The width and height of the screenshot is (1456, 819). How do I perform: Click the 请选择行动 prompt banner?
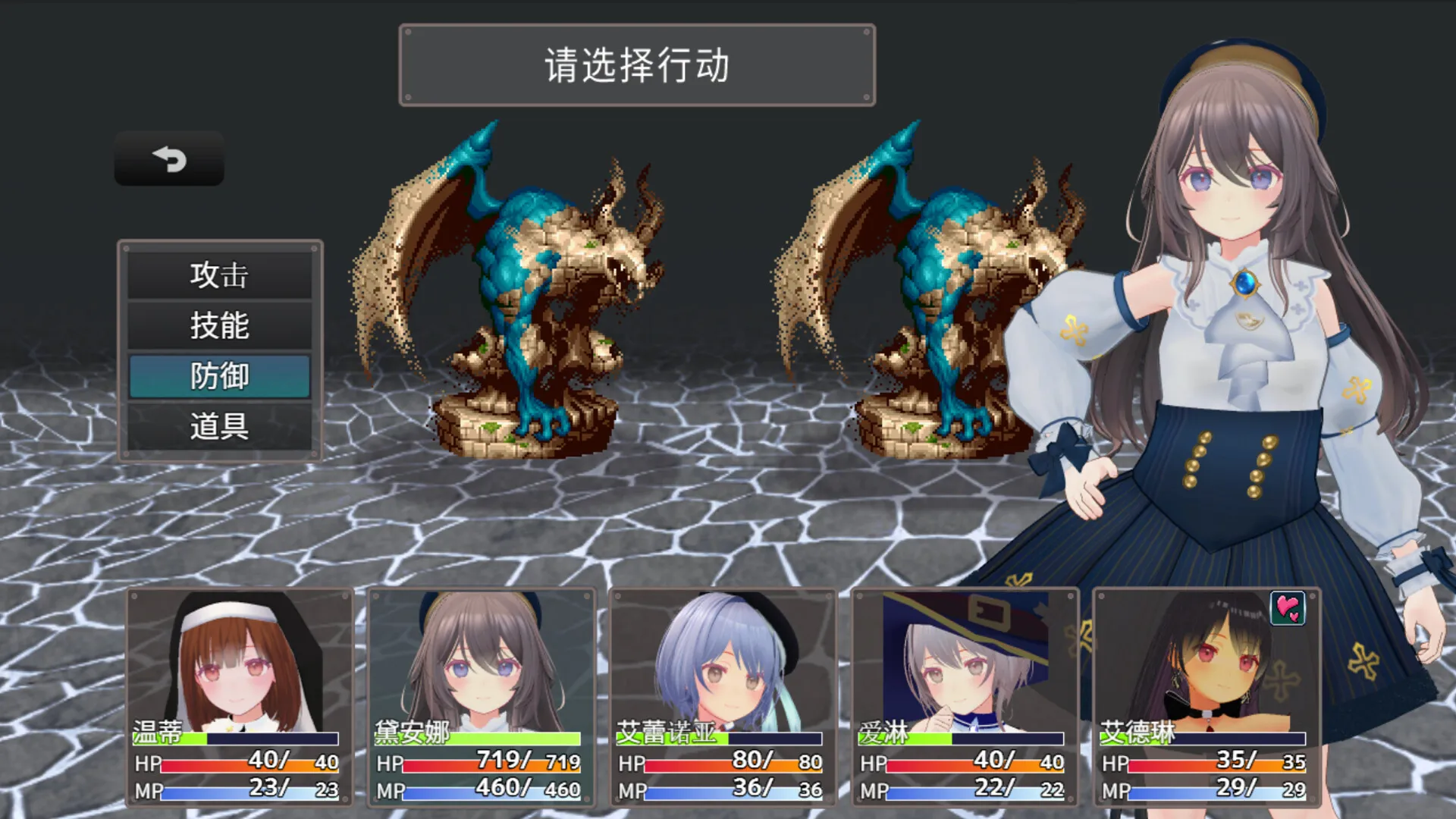click(635, 64)
